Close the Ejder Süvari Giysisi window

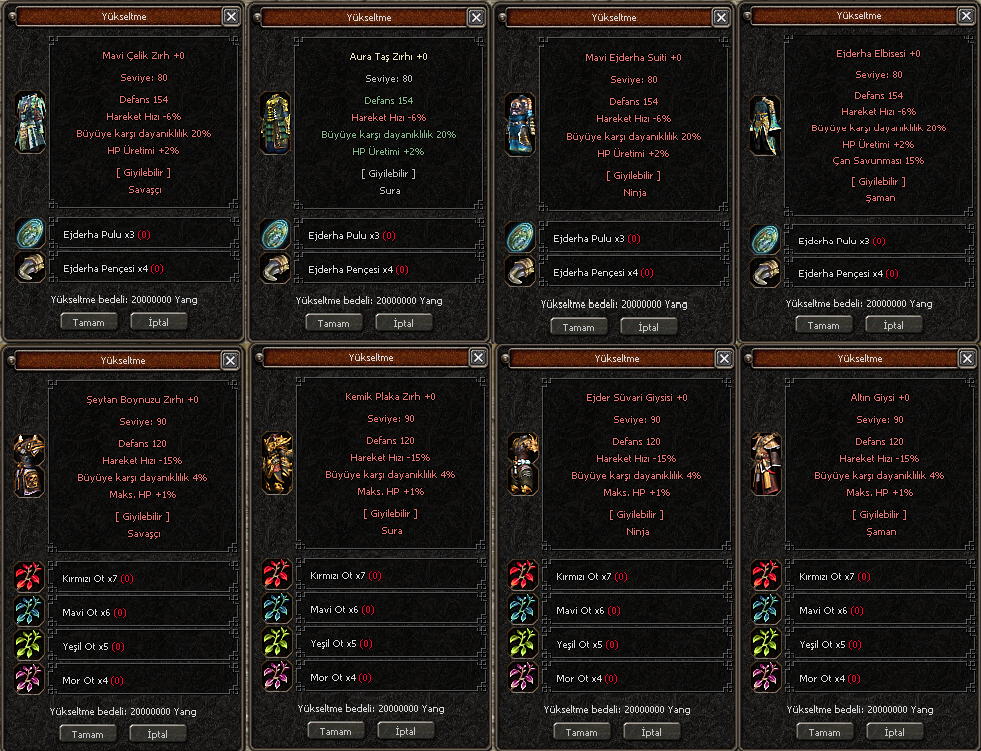(722, 358)
